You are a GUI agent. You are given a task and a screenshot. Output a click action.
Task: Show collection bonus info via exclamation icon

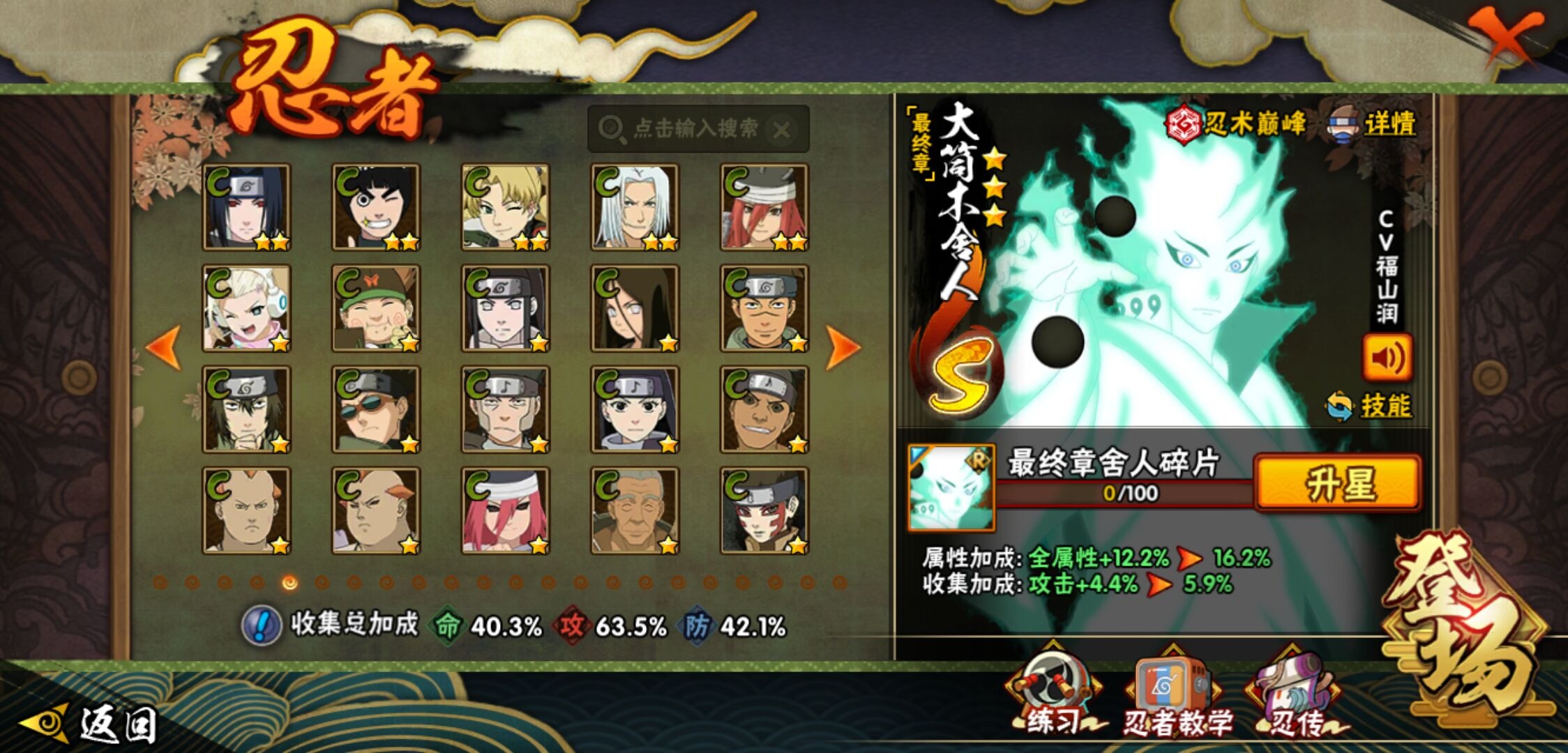(262, 625)
